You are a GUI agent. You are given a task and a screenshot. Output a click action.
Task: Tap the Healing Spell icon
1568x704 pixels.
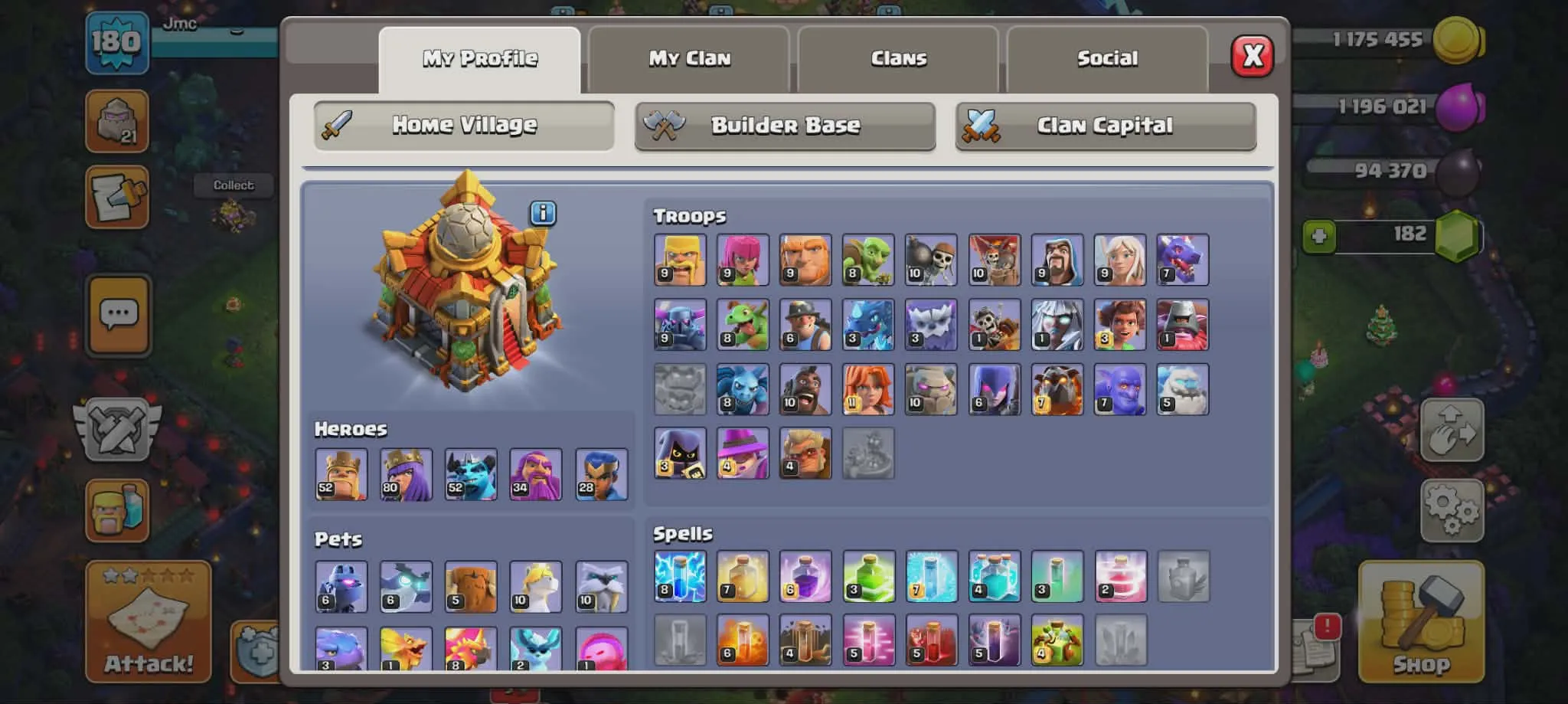tap(741, 578)
